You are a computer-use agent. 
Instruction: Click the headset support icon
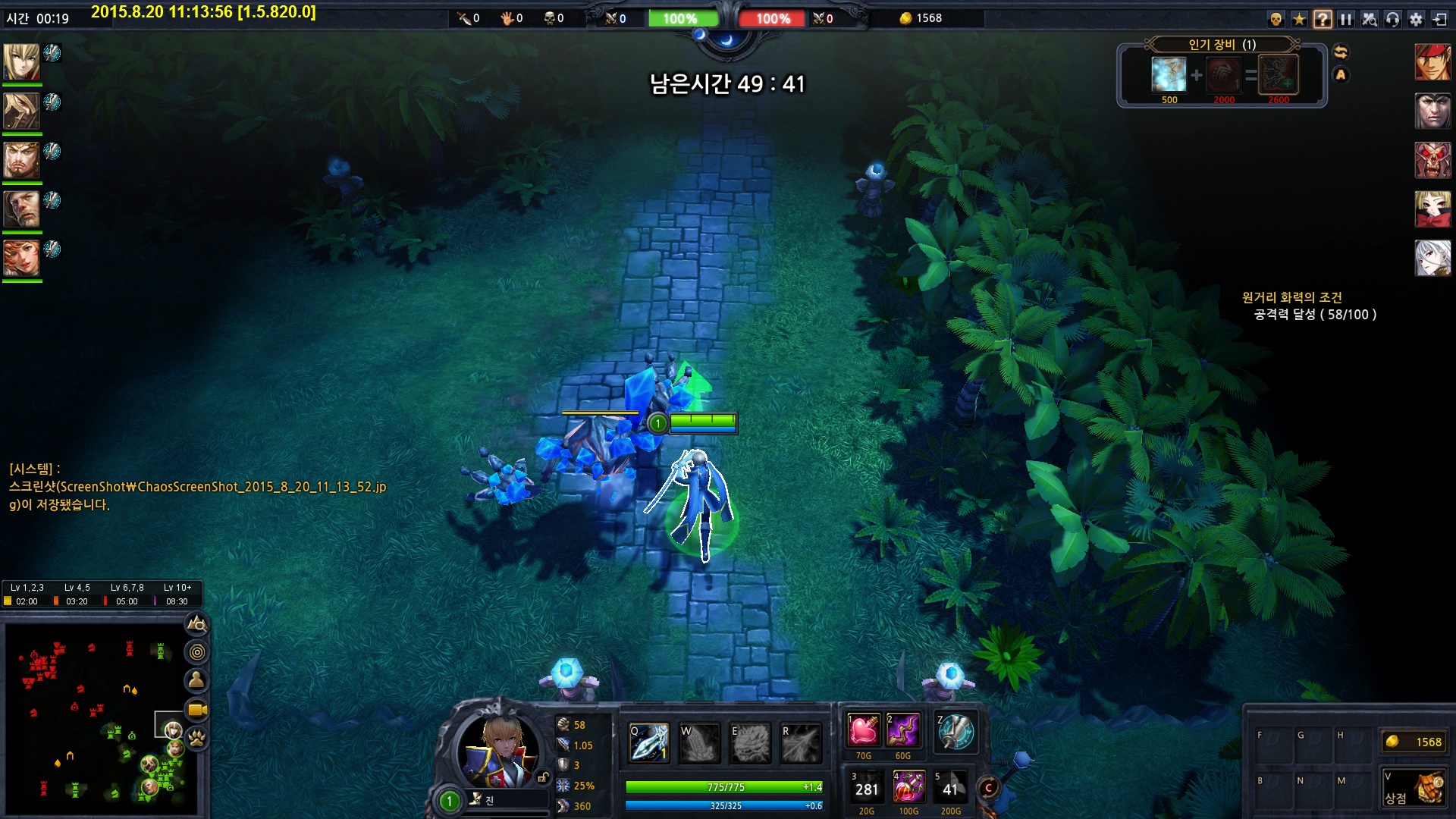tap(1392, 20)
